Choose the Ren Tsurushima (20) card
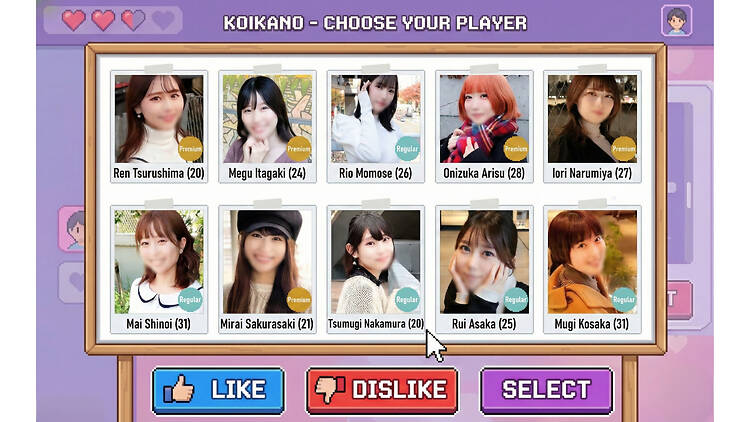750x422 pixels. [x=159, y=125]
